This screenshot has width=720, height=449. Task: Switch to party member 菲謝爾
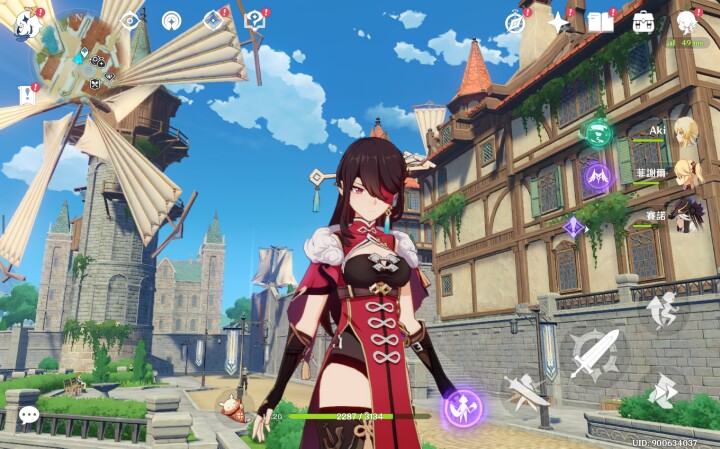point(684,172)
